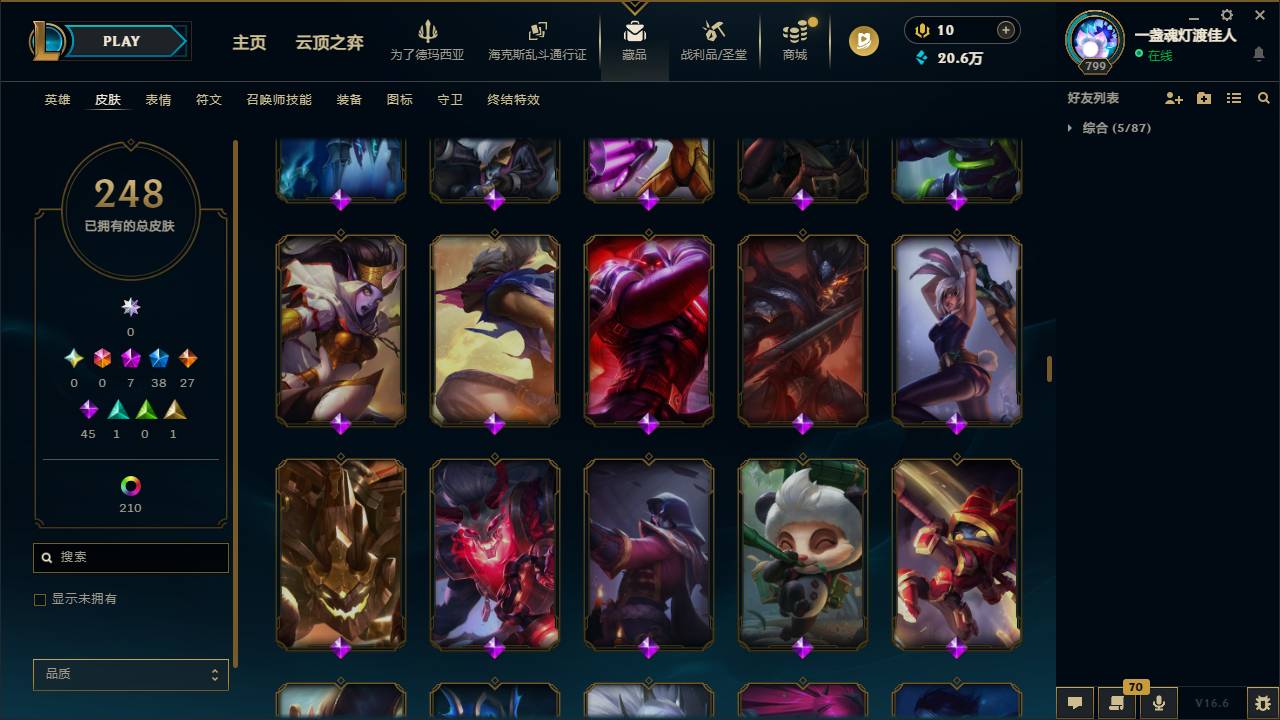Viewport: 1280px width, 720px height.
Task: Switch to the 英雄 tab
Action: (56, 99)
